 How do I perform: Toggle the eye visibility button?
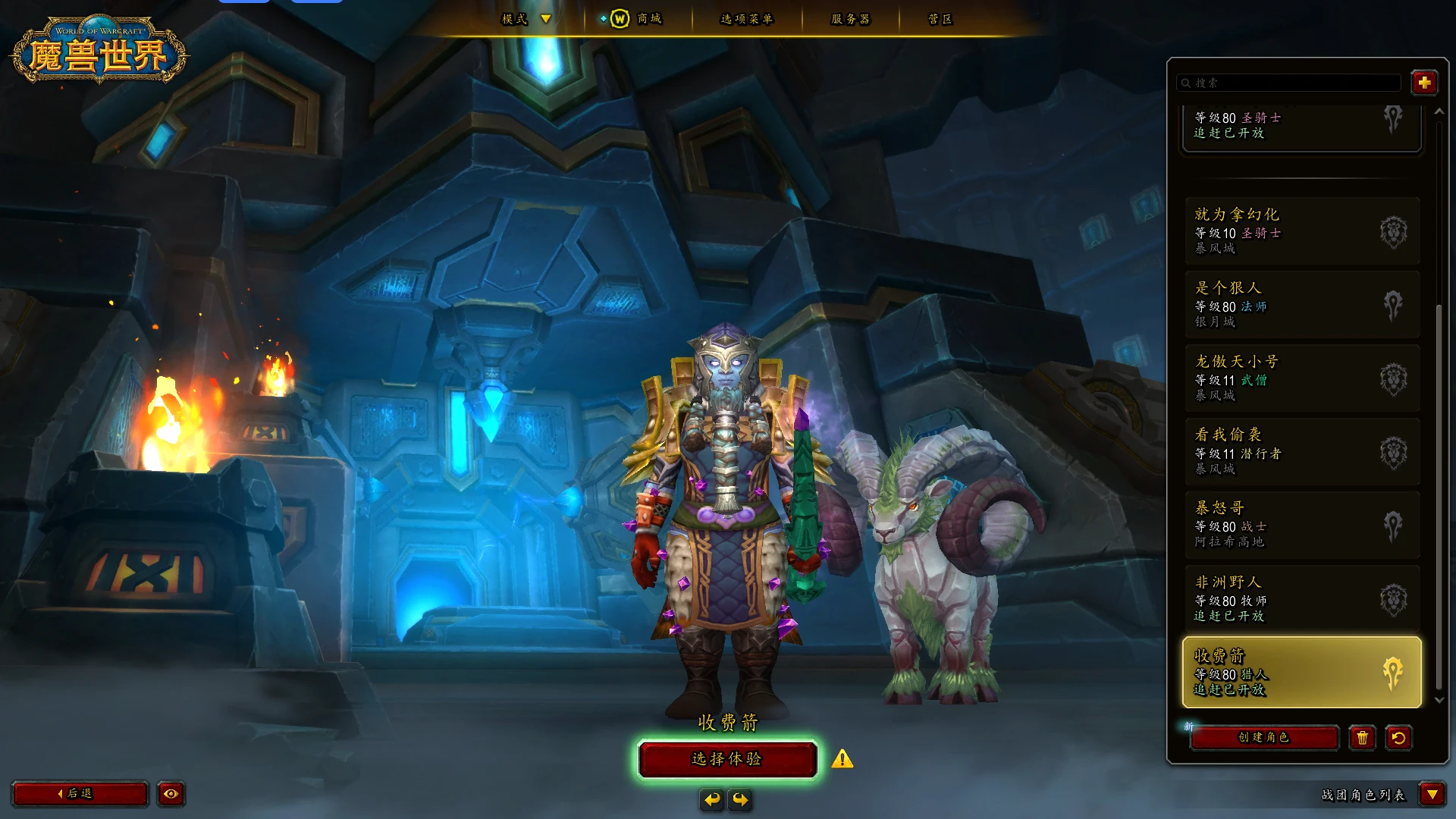point(171,793)
